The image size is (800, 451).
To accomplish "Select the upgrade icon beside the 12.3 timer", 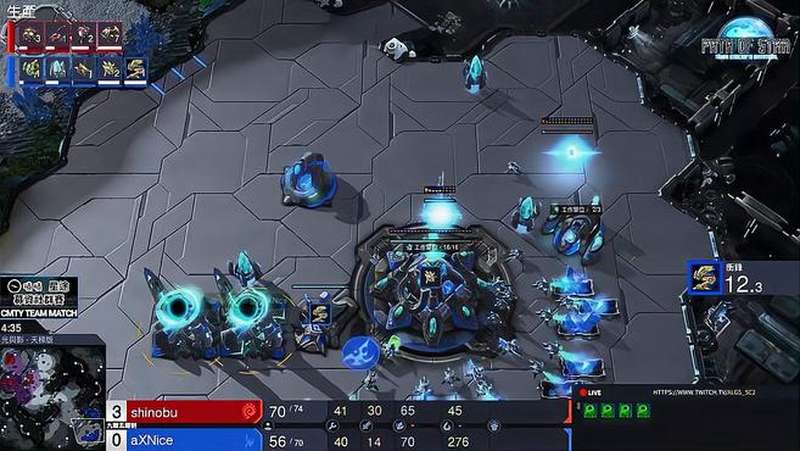I will click(705, 278).
